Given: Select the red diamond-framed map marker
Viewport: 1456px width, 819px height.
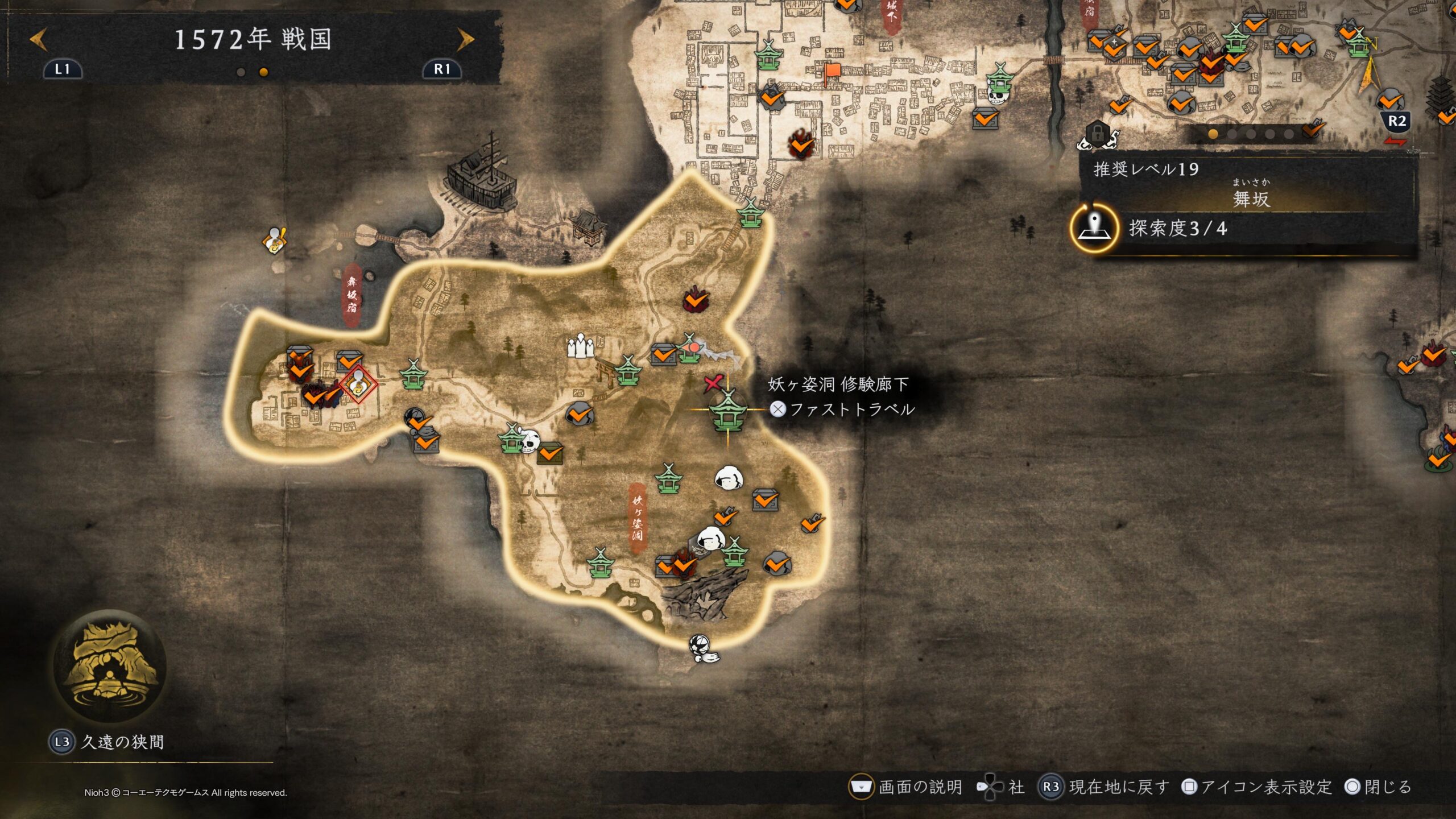Looking at the screenshot, I should pyautogui.click(x=358, y=385).
